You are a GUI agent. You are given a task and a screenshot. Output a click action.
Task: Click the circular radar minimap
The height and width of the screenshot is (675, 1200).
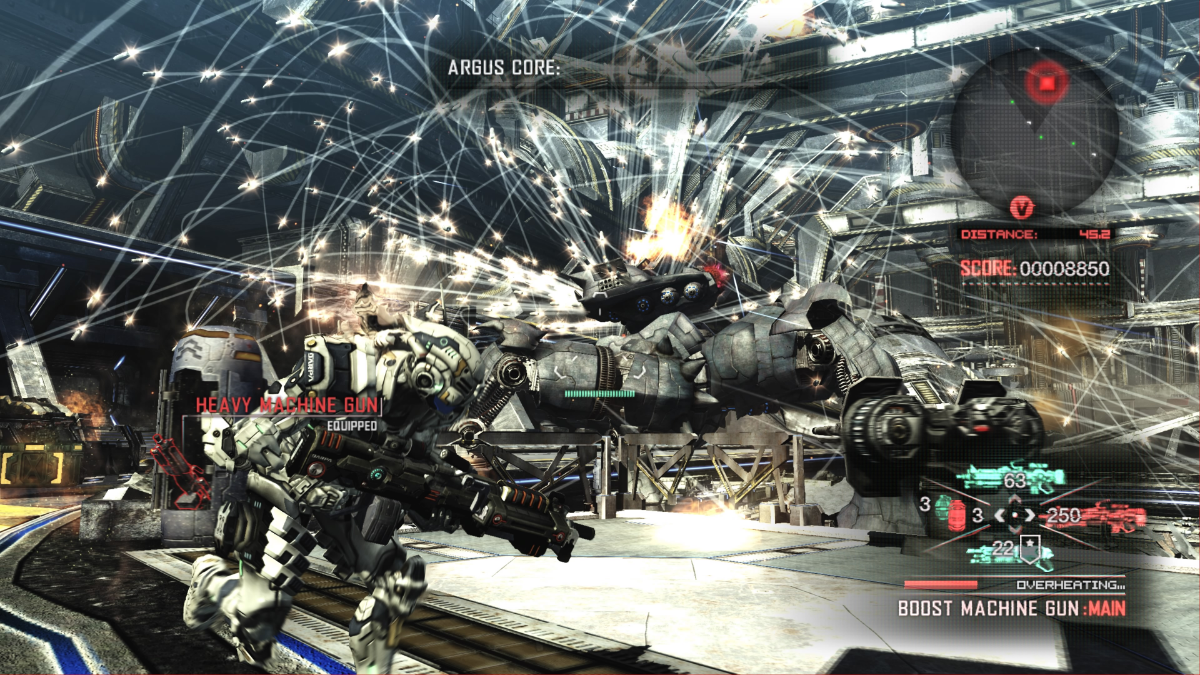coord(1034,122)
